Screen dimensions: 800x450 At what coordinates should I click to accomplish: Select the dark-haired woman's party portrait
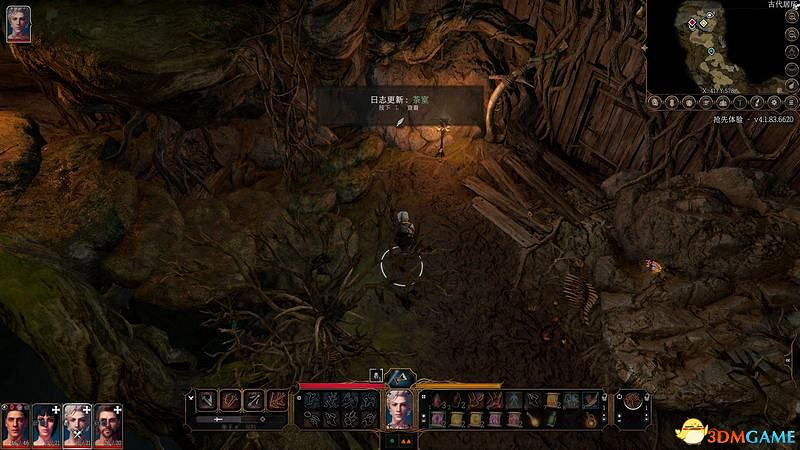(47, 423)
